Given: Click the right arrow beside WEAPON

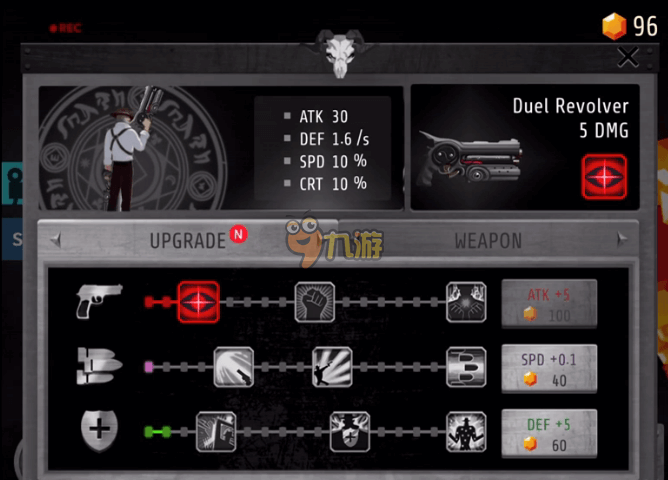Looking at the screenshot, I should [x=621, y=240].
